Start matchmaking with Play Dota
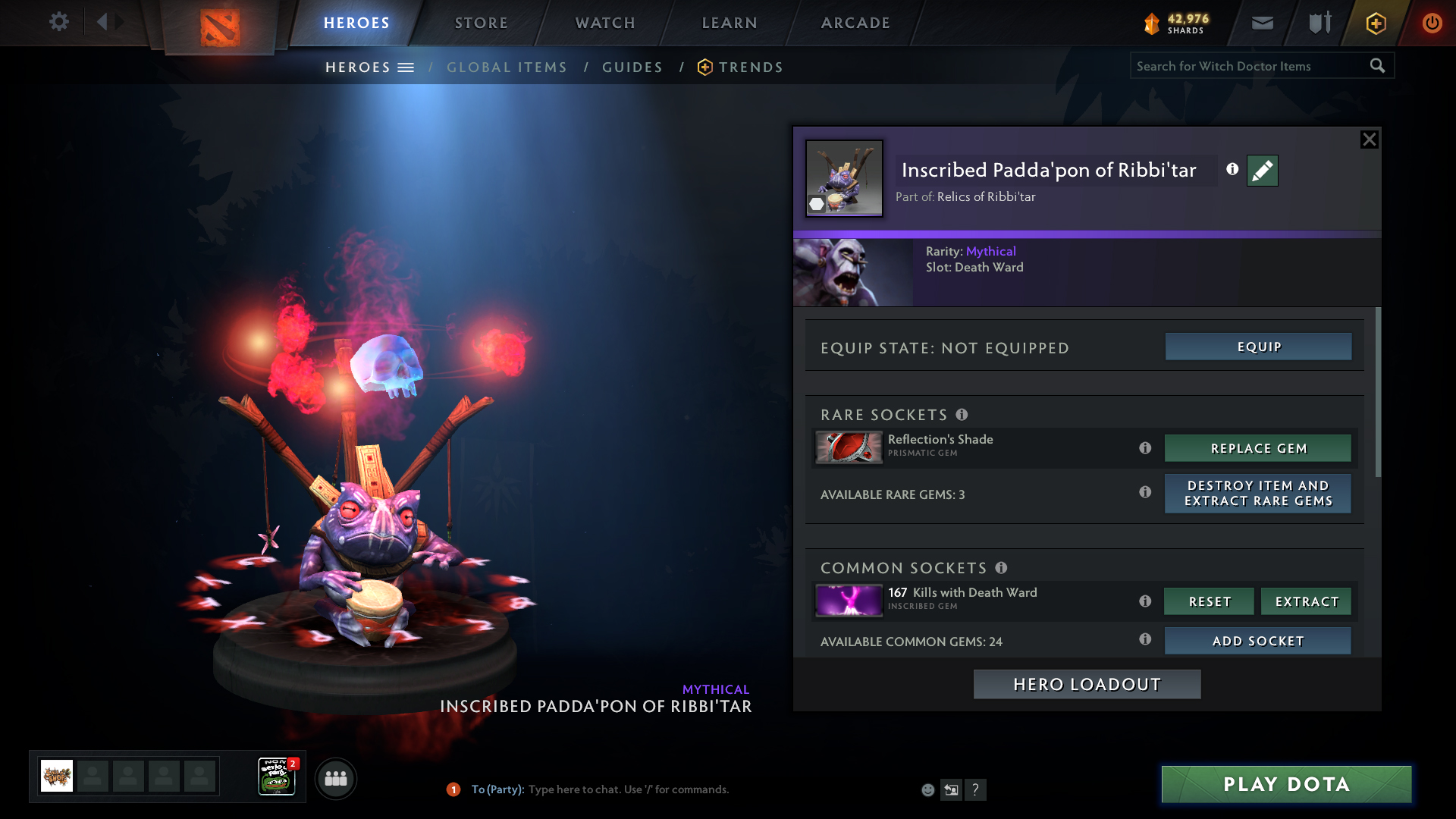This screenshot has height=819, width=1456. [1286, 784]
